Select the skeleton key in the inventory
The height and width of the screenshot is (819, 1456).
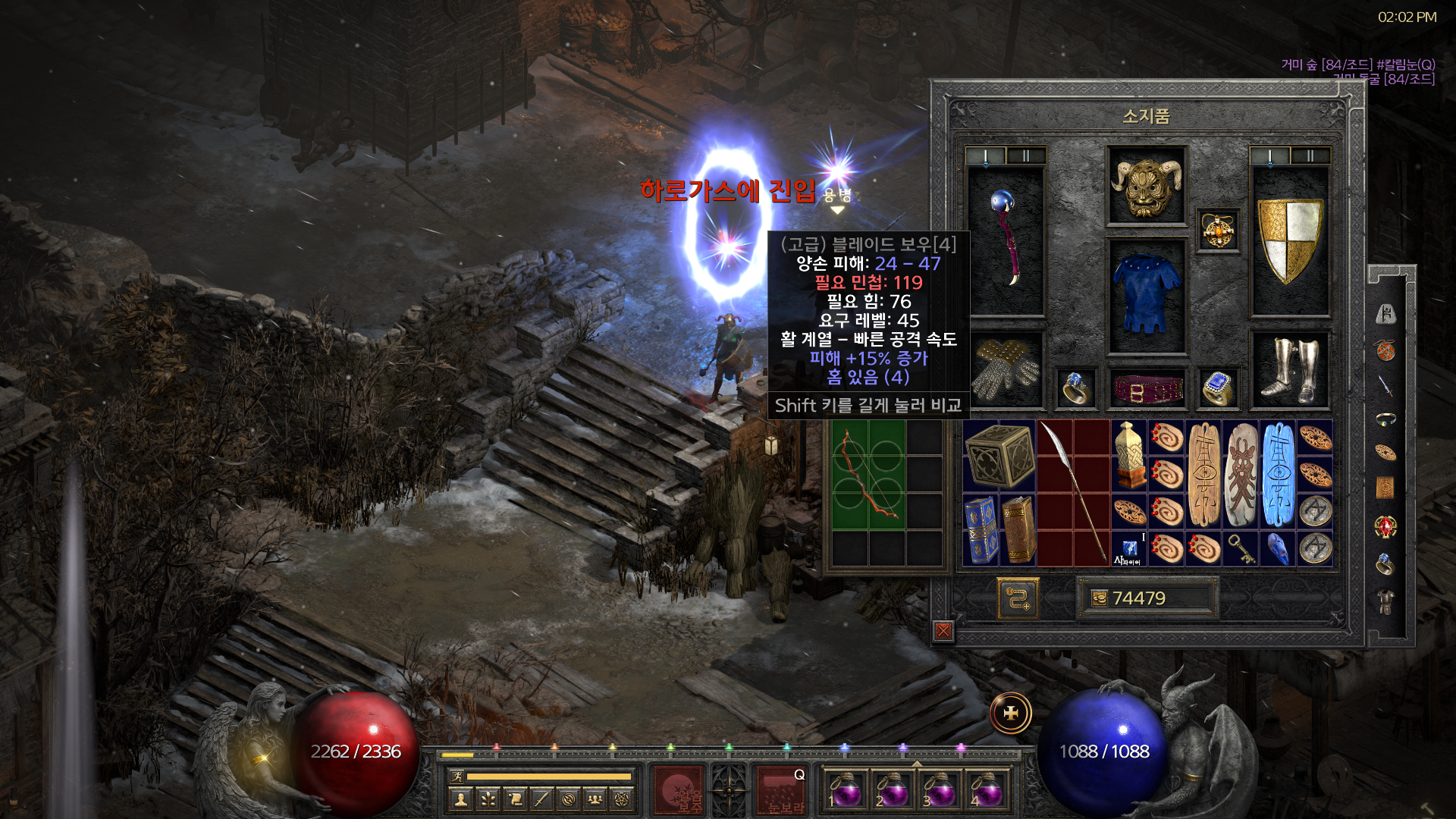click(1241, 548)
